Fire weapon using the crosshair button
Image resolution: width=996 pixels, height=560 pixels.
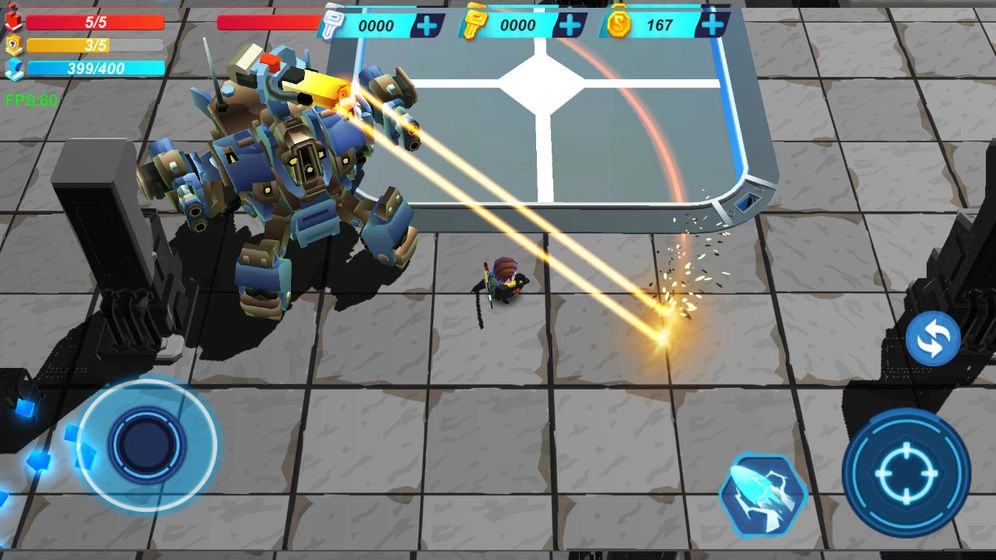click(x=905, y=472)
